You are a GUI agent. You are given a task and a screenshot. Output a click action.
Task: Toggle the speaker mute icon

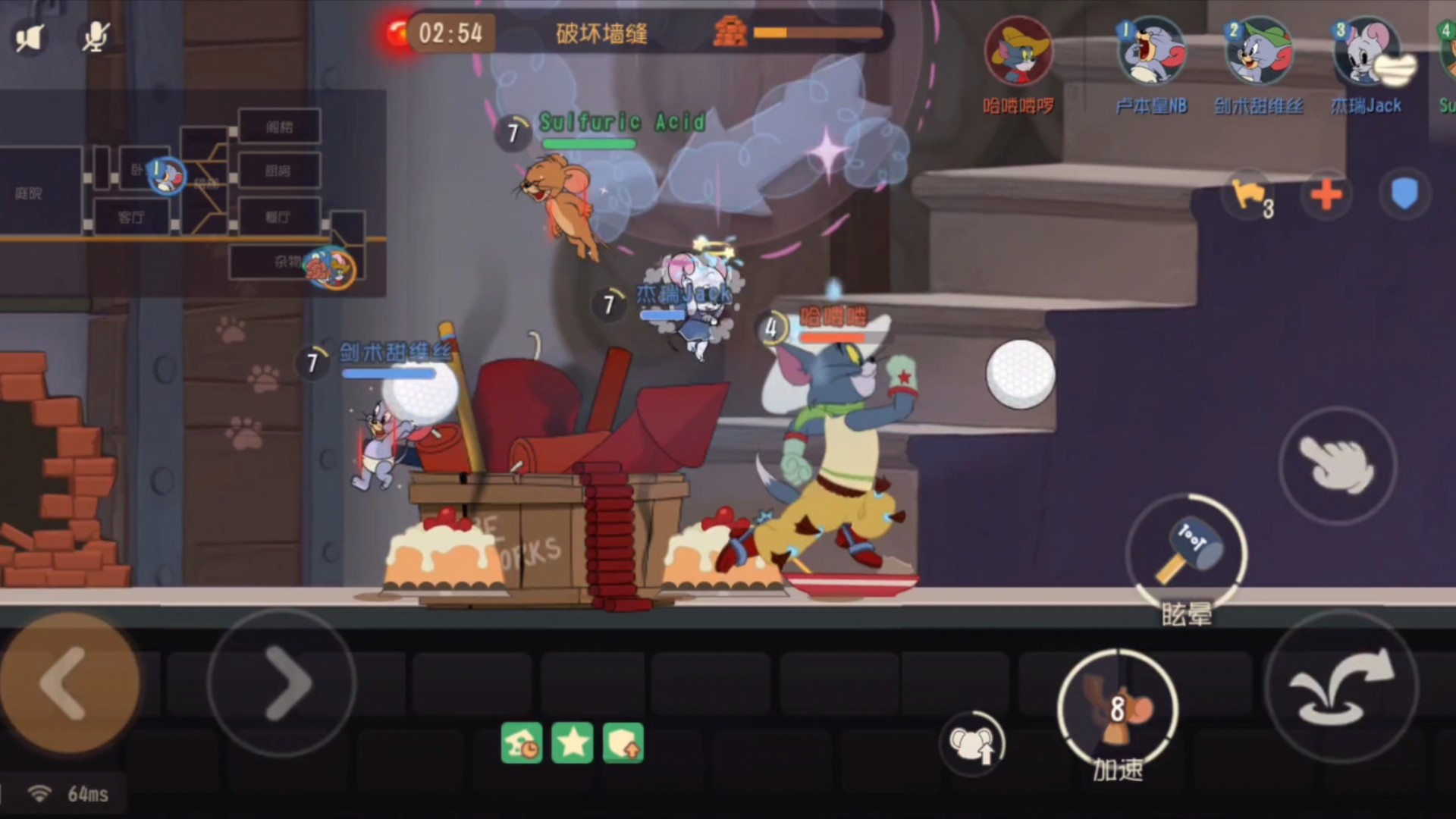click(30, 38)
